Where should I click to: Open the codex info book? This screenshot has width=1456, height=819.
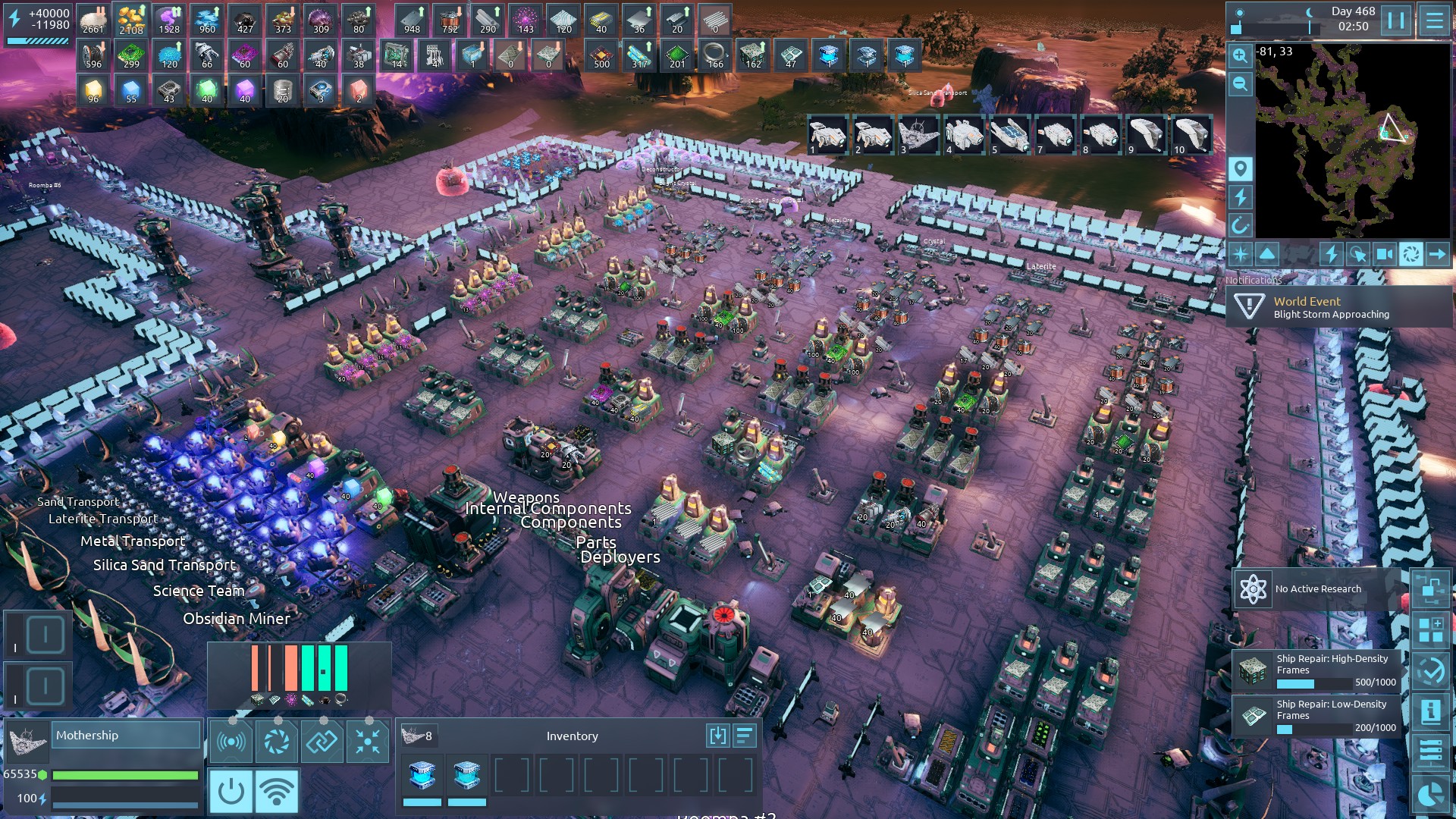pyautogui.click(x=1431, y=712)
